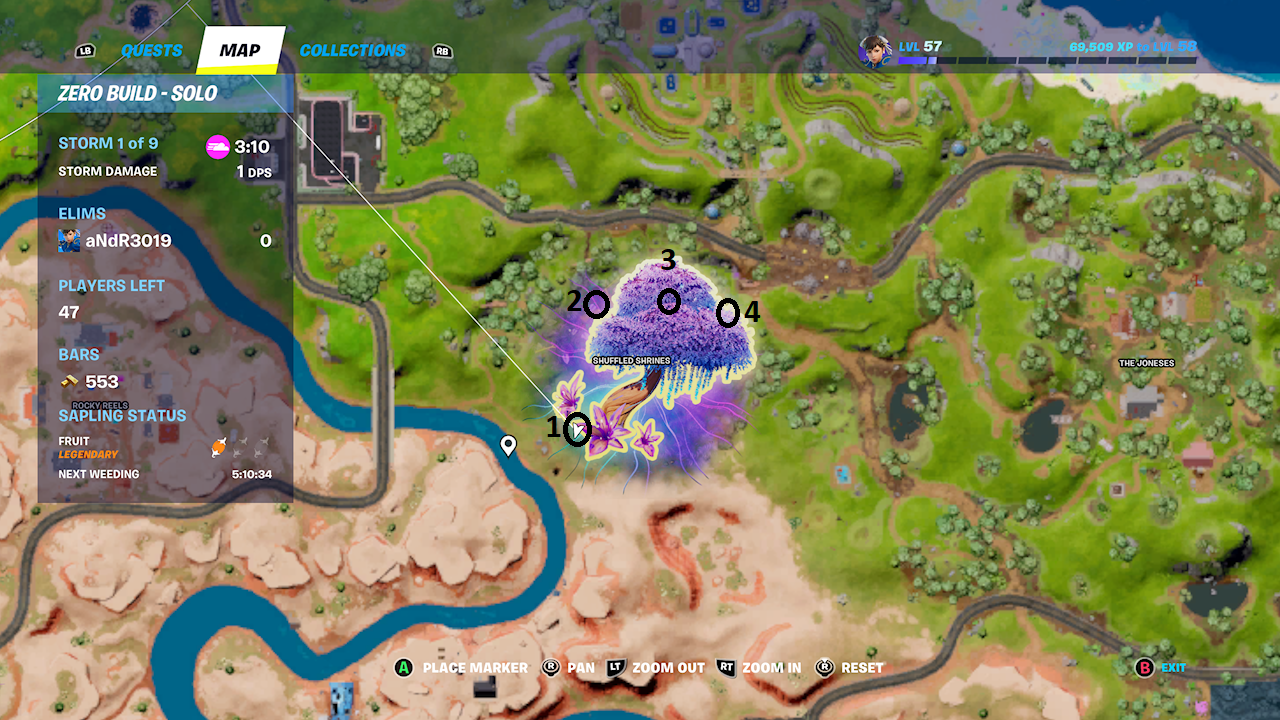This screenshot has width=1280, height=720.
Task: Switch to the Quests tab
Action: click(152, 51)
